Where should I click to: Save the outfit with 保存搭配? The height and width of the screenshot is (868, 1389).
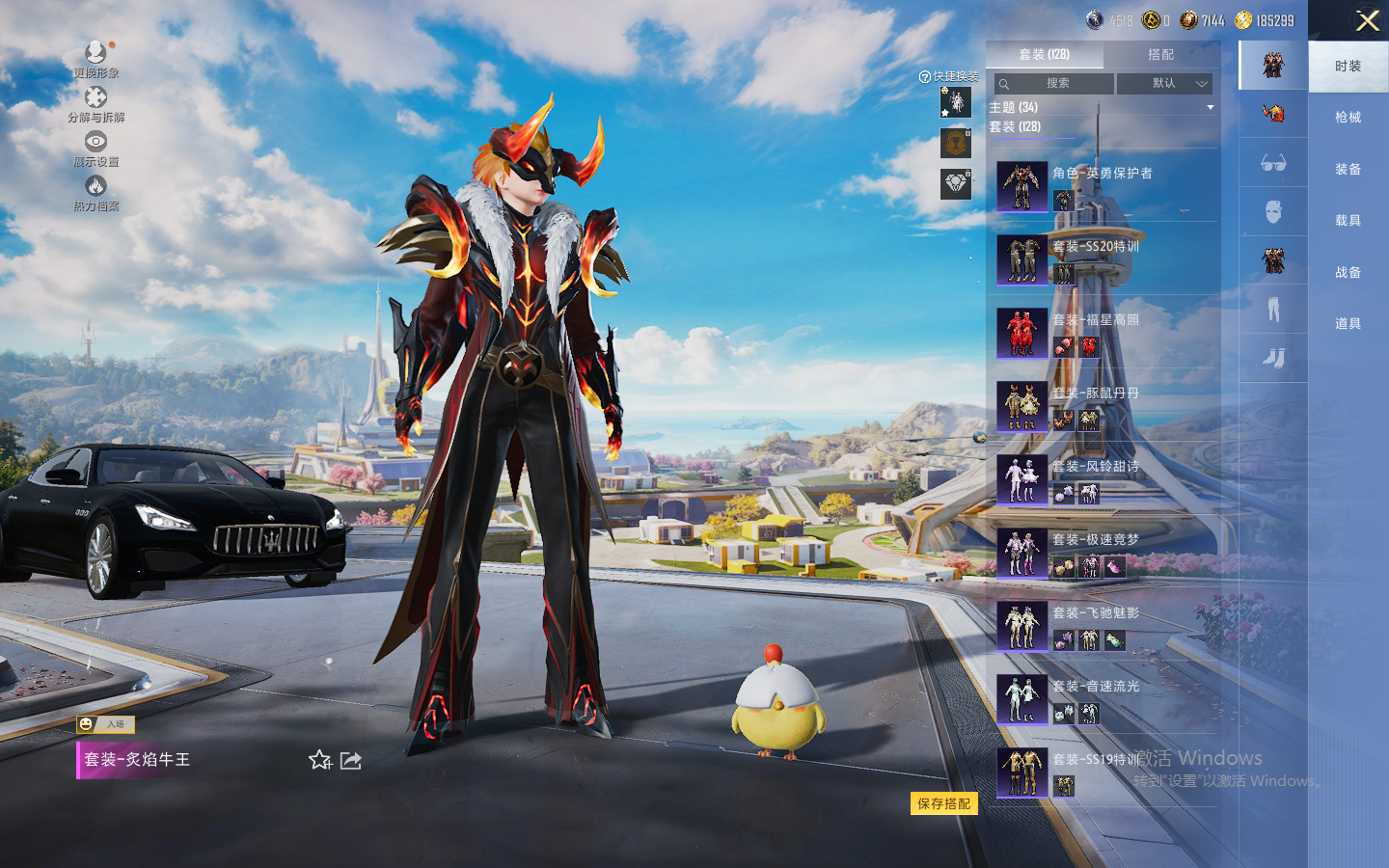(x=943, y=803)
